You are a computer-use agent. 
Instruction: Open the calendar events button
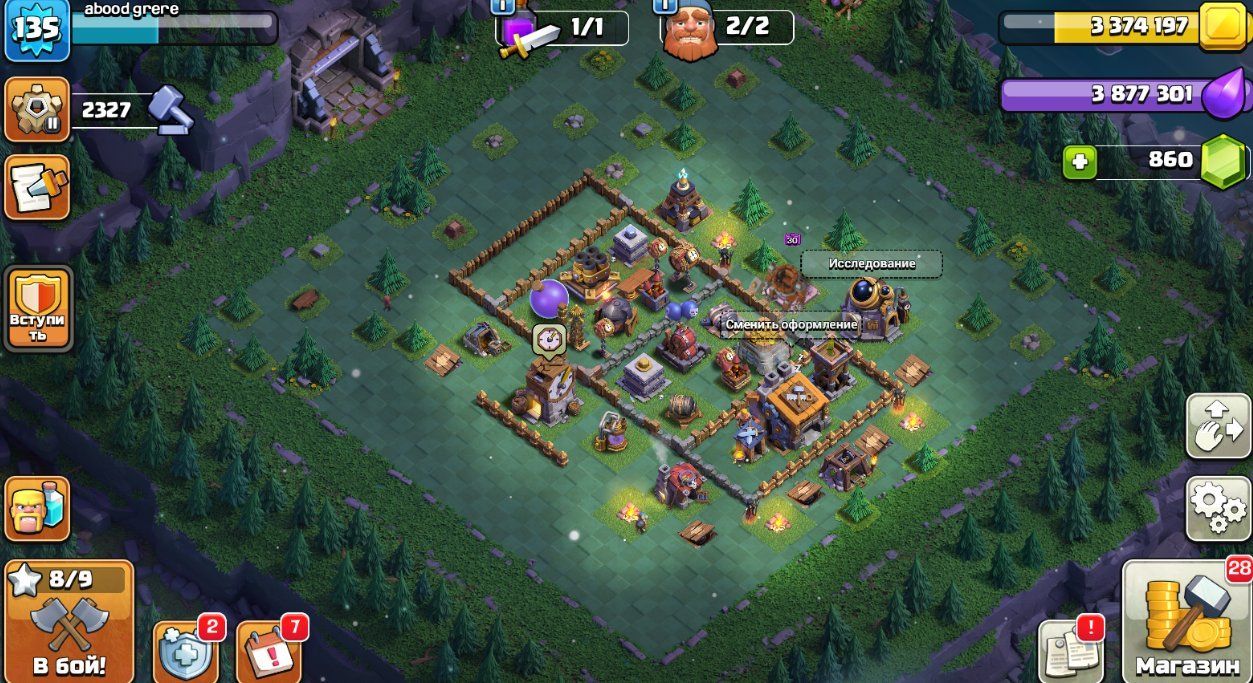[x=268, y=652]
